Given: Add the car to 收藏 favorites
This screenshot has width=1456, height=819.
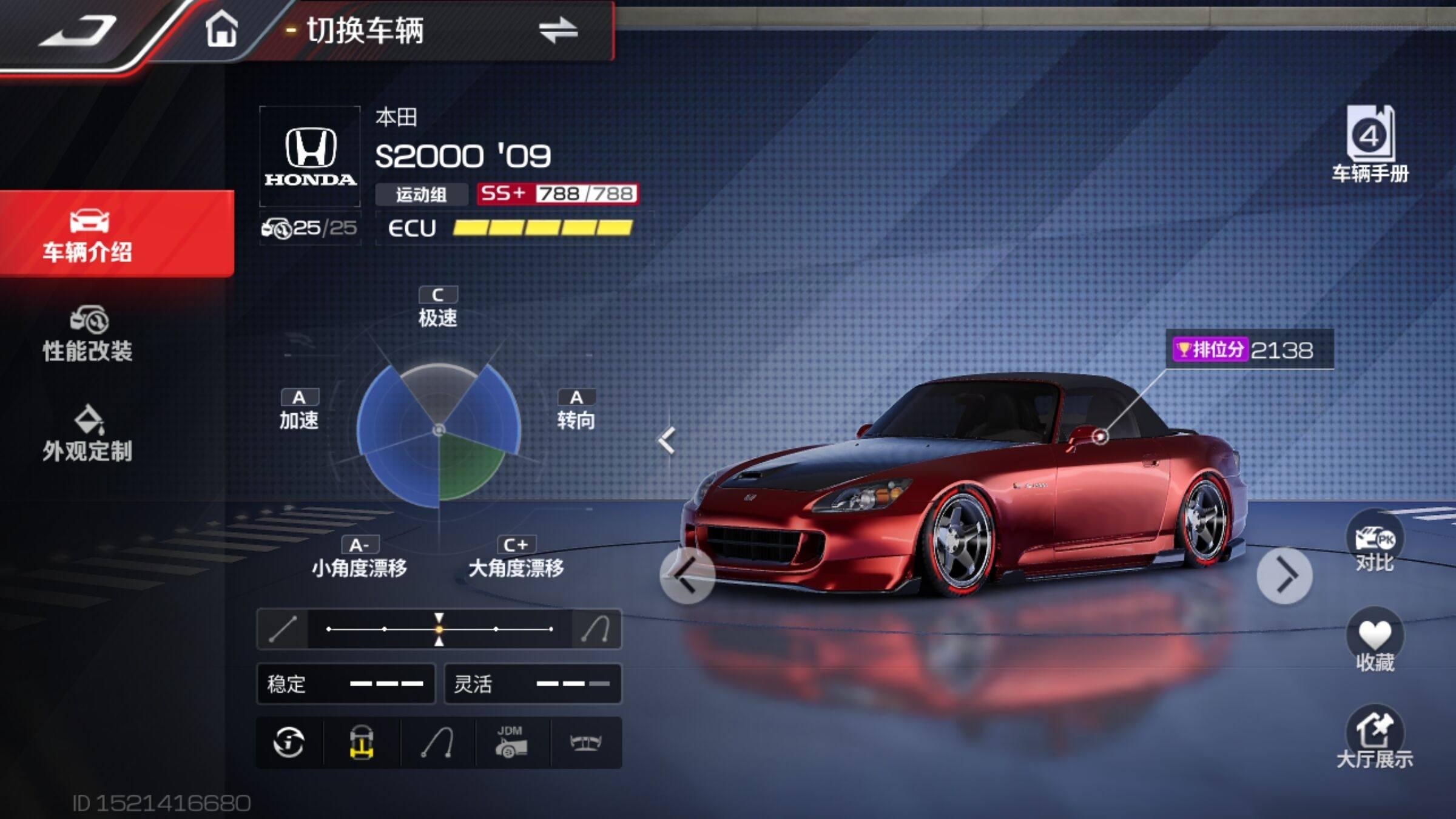Looking at the screenshot, I should point(1374,642).
